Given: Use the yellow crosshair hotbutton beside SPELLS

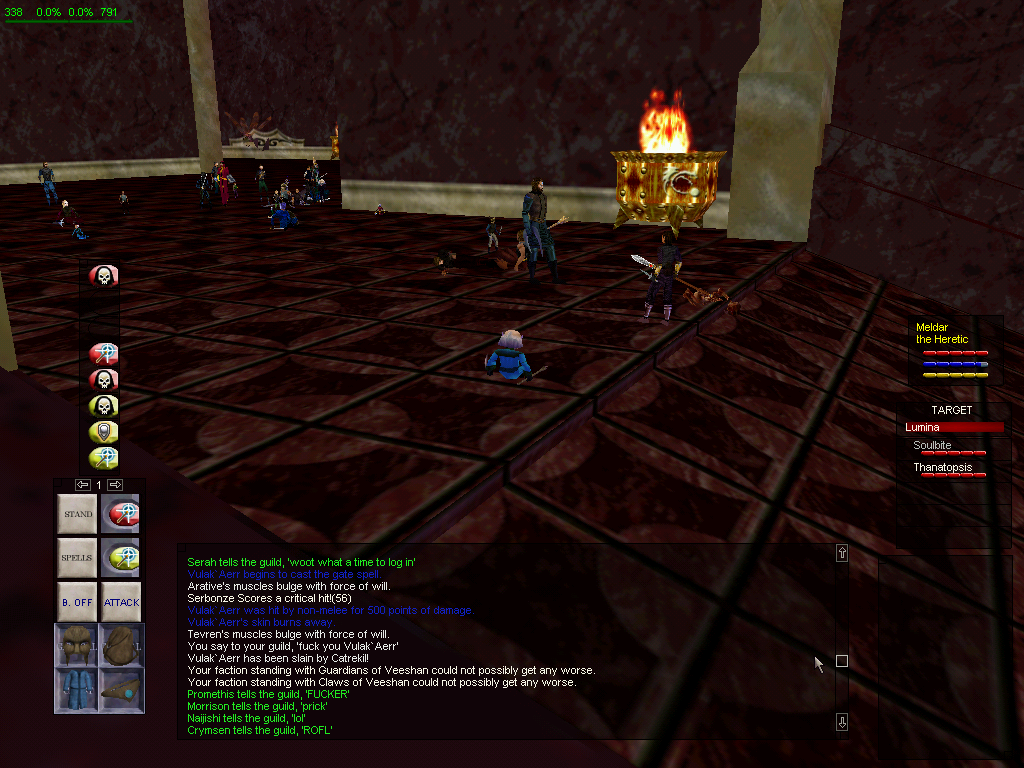Looking at the screenshot, I should click(121, 558).
